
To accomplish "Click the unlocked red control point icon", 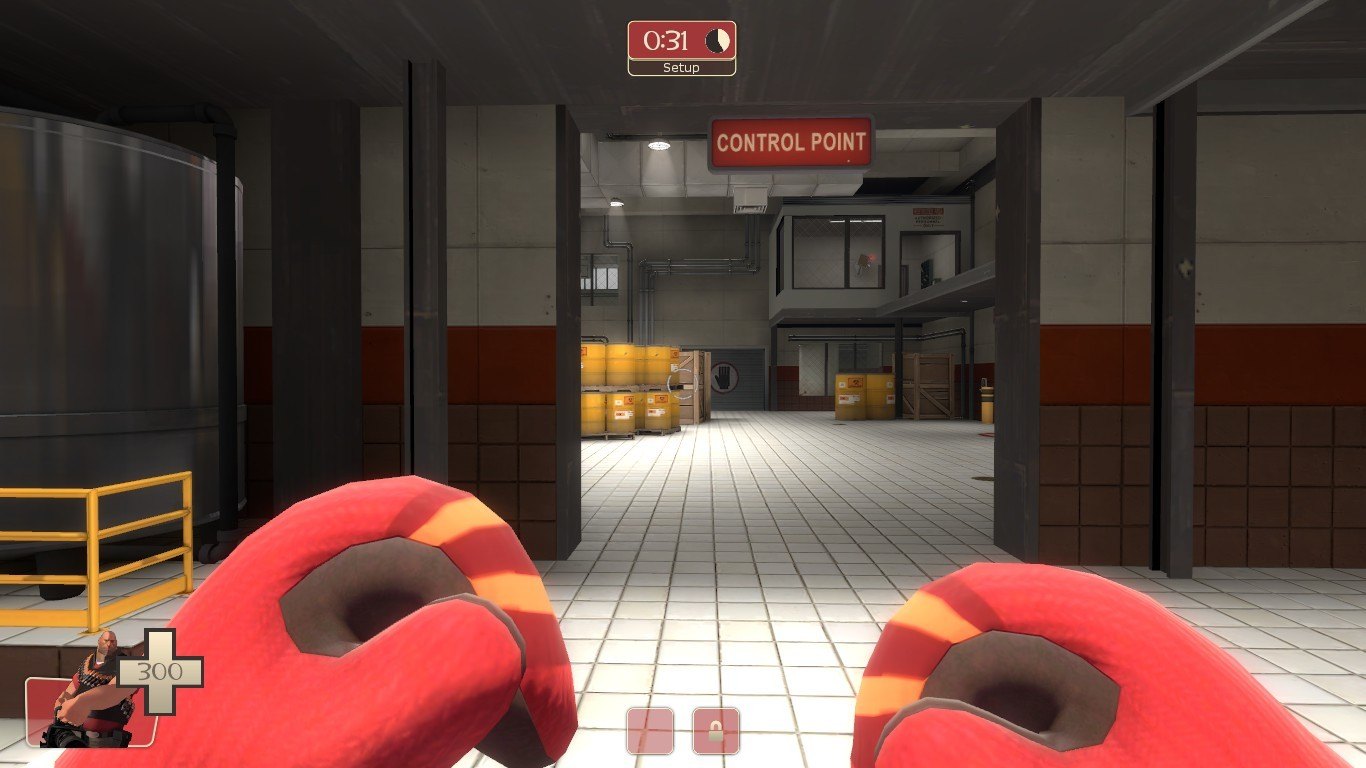I will pos(650,731).
